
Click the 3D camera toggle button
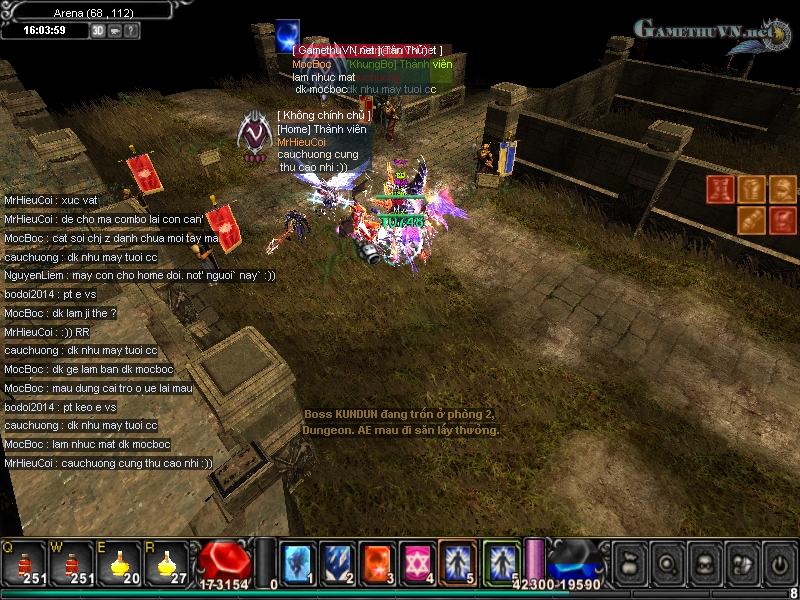click(x=99, y=30)
